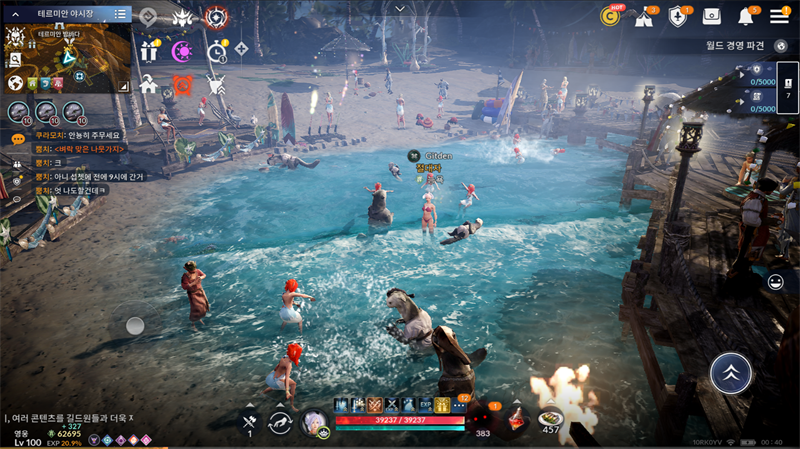
Task: Open the shield icon with badge
Action: click(678, 16)
